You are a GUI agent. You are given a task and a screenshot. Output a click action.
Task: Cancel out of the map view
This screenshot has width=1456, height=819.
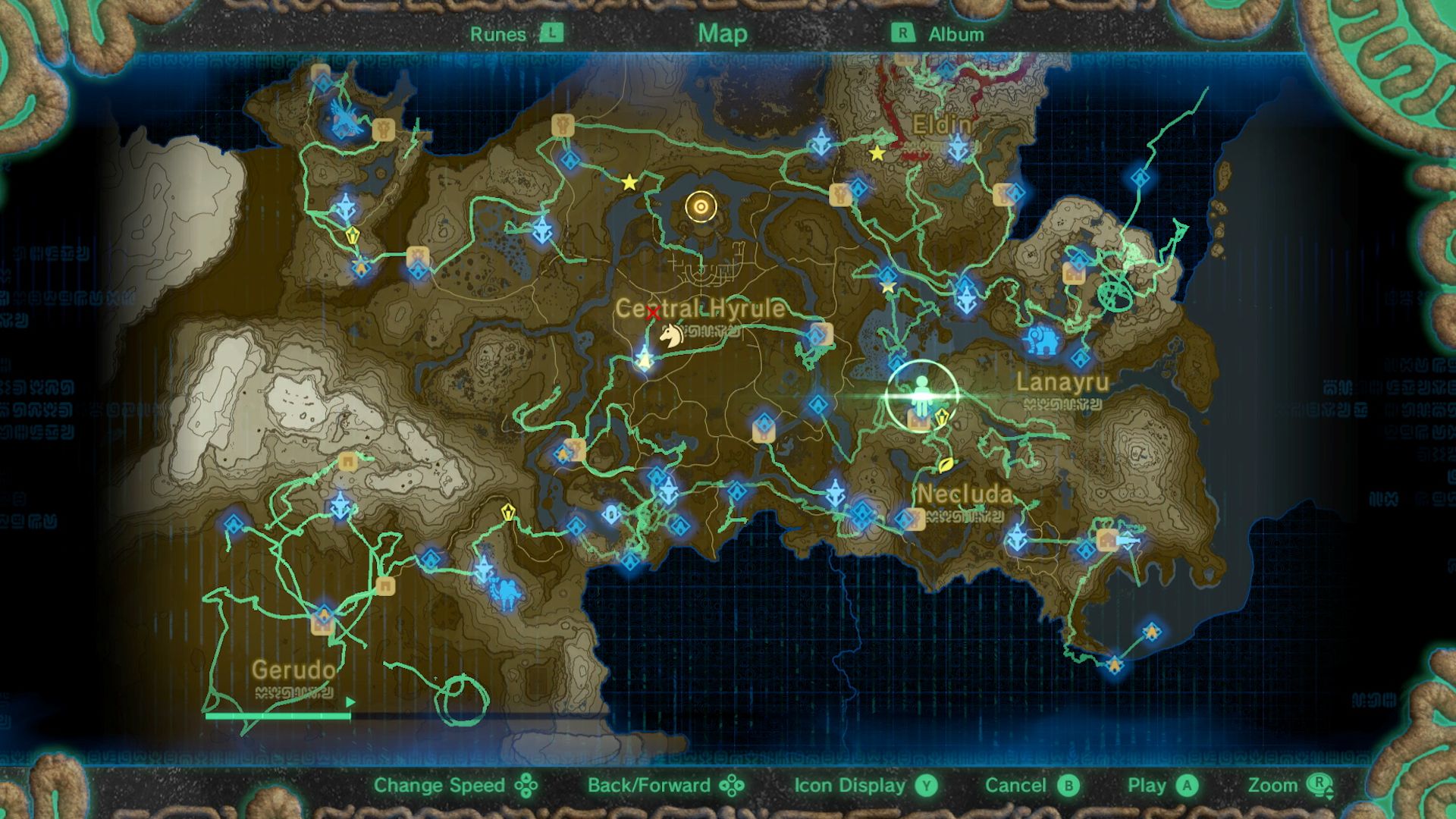click(x=1016, y=786)
